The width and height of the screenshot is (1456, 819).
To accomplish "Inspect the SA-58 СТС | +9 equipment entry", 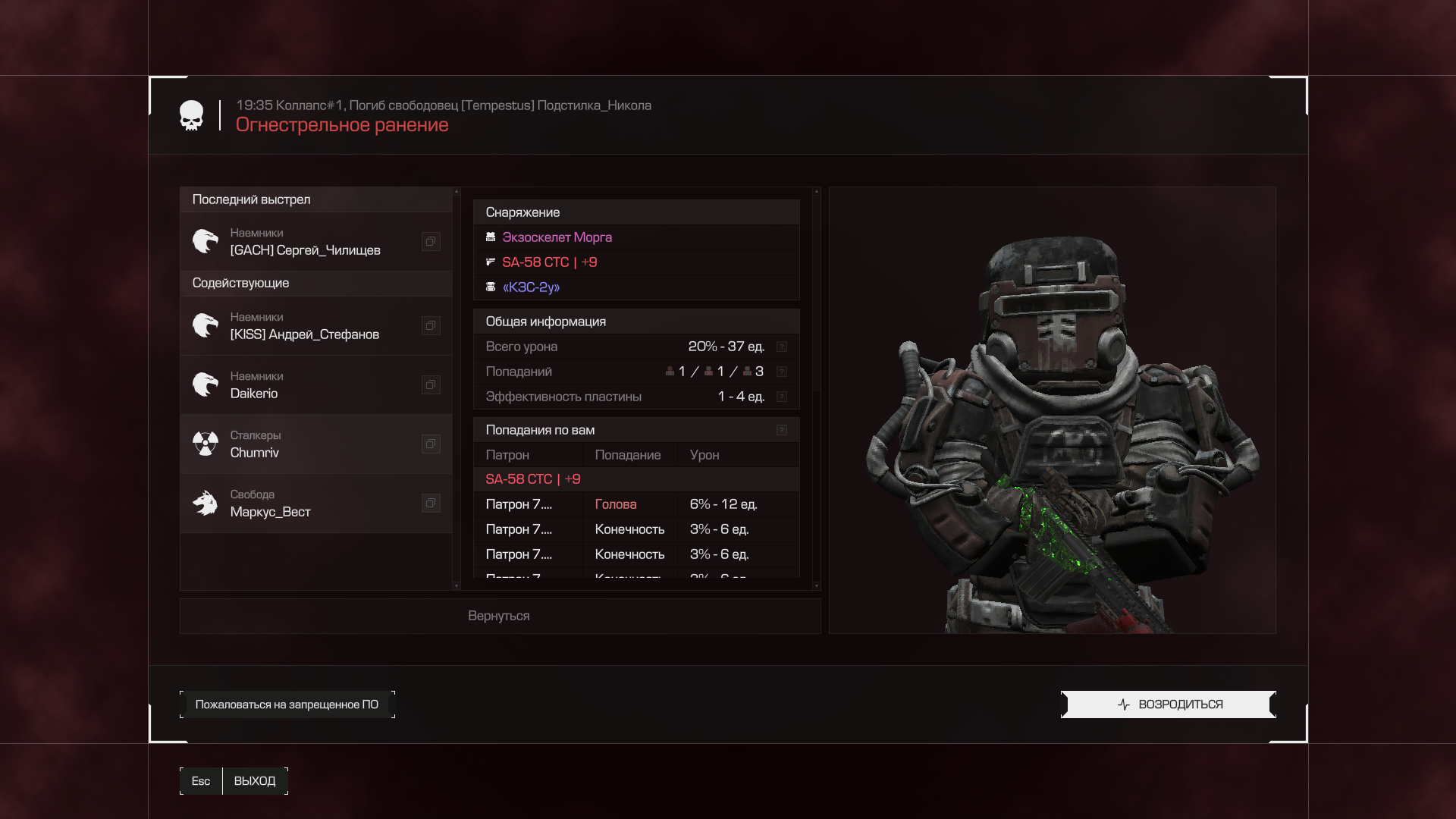I will pyautogui.click(x=549, y=262).
